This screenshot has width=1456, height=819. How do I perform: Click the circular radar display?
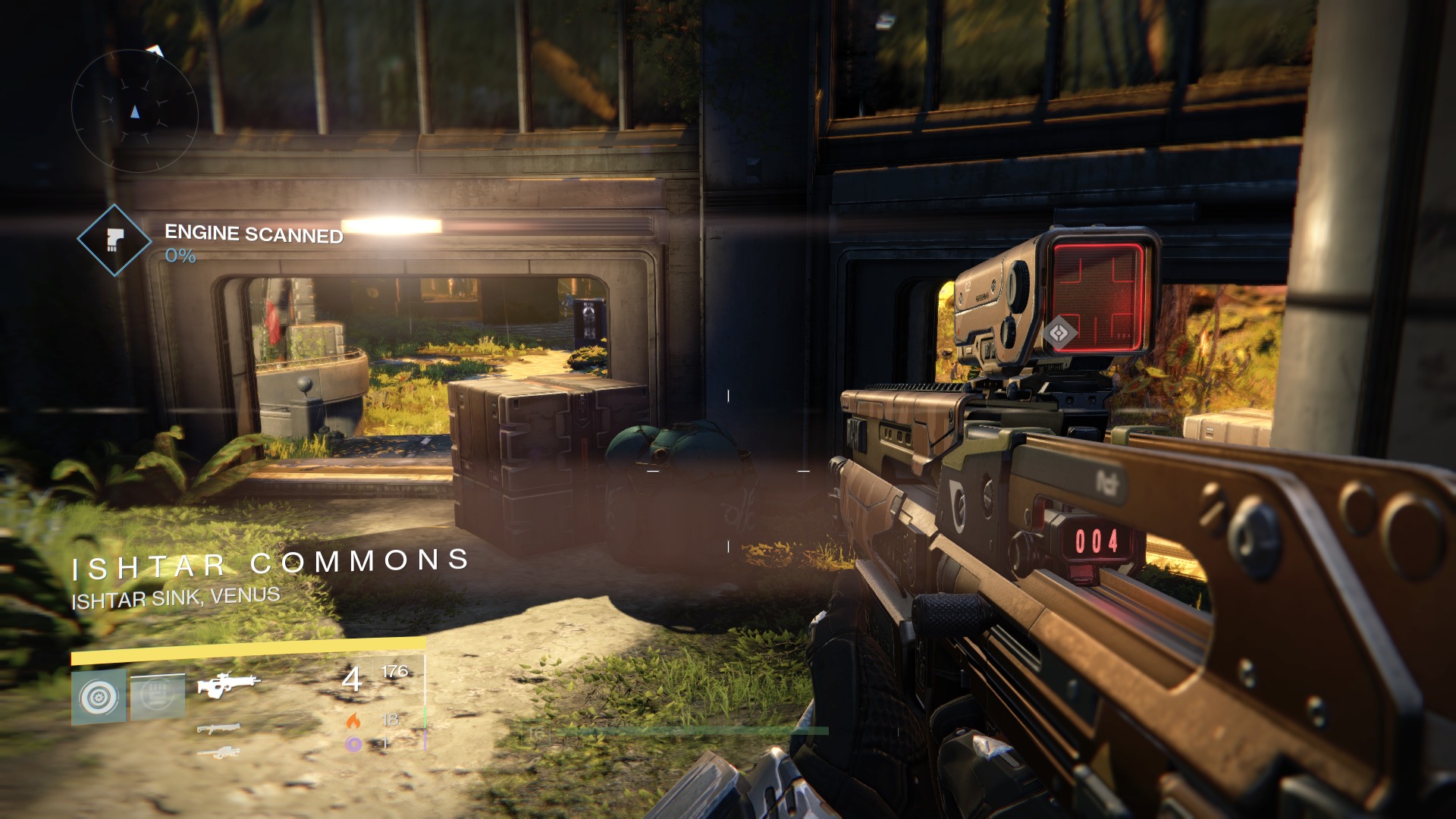click(x=135, y=111)
